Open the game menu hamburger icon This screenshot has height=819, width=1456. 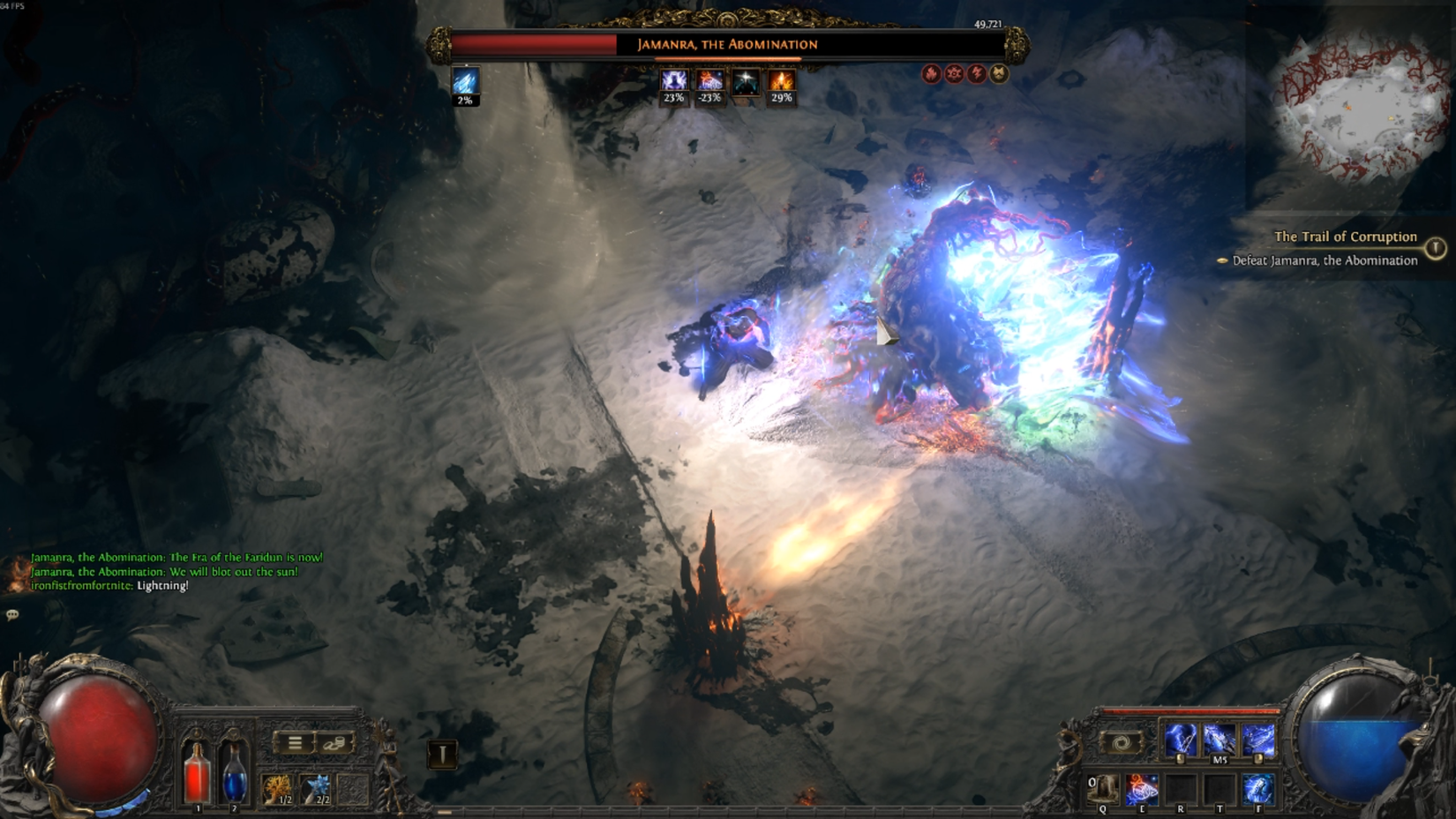(295, 742)
